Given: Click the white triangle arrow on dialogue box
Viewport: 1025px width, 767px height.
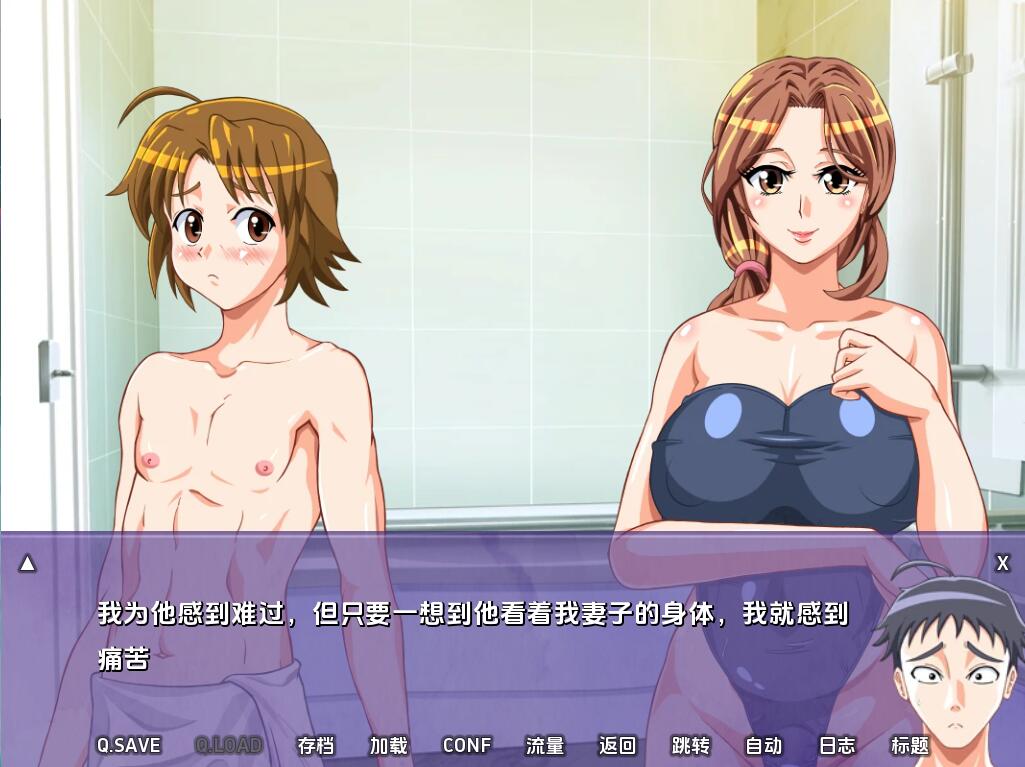Looking at the screenshot, I should point(28,564).
